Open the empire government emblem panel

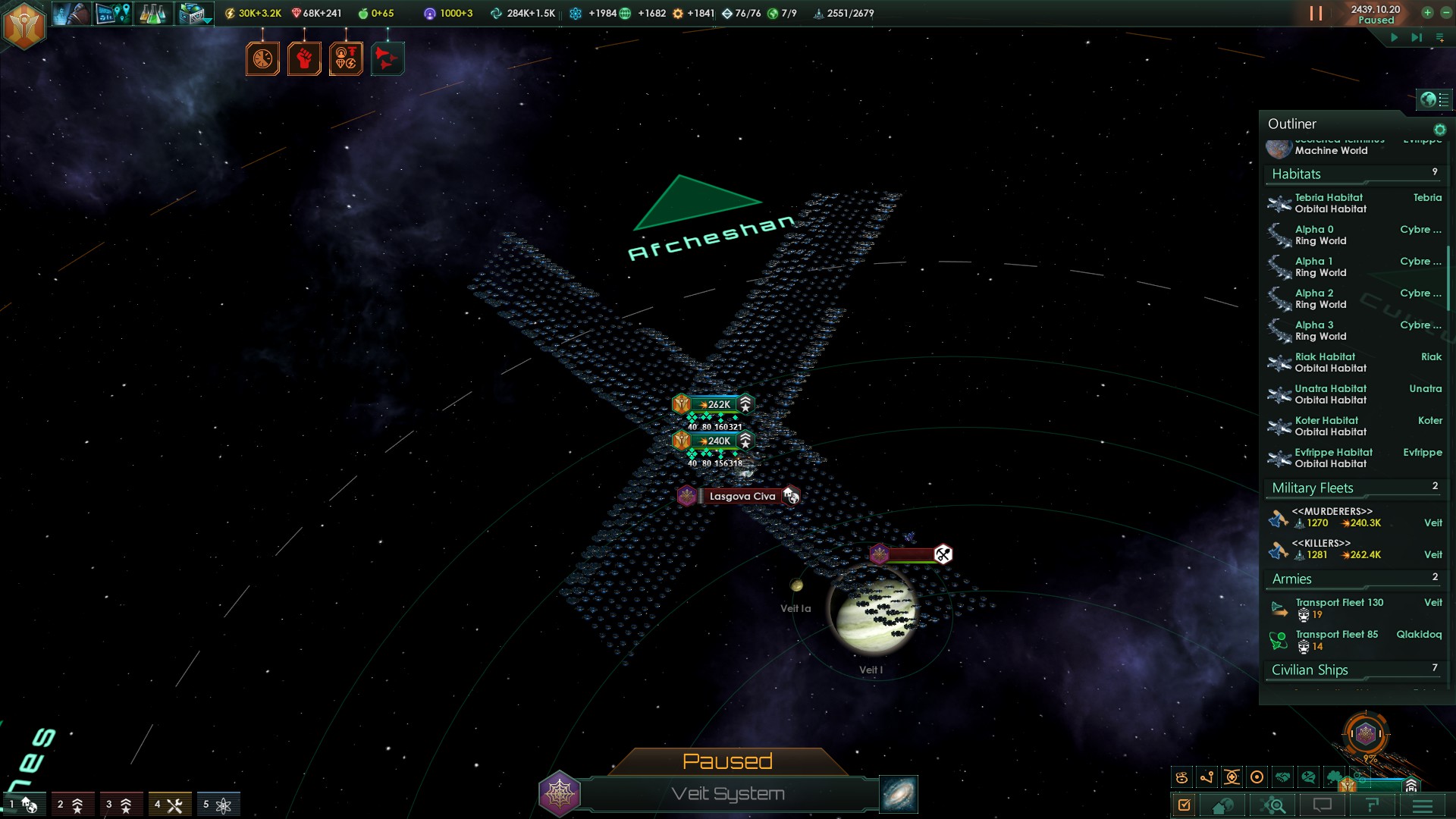[x=24, y=25]
